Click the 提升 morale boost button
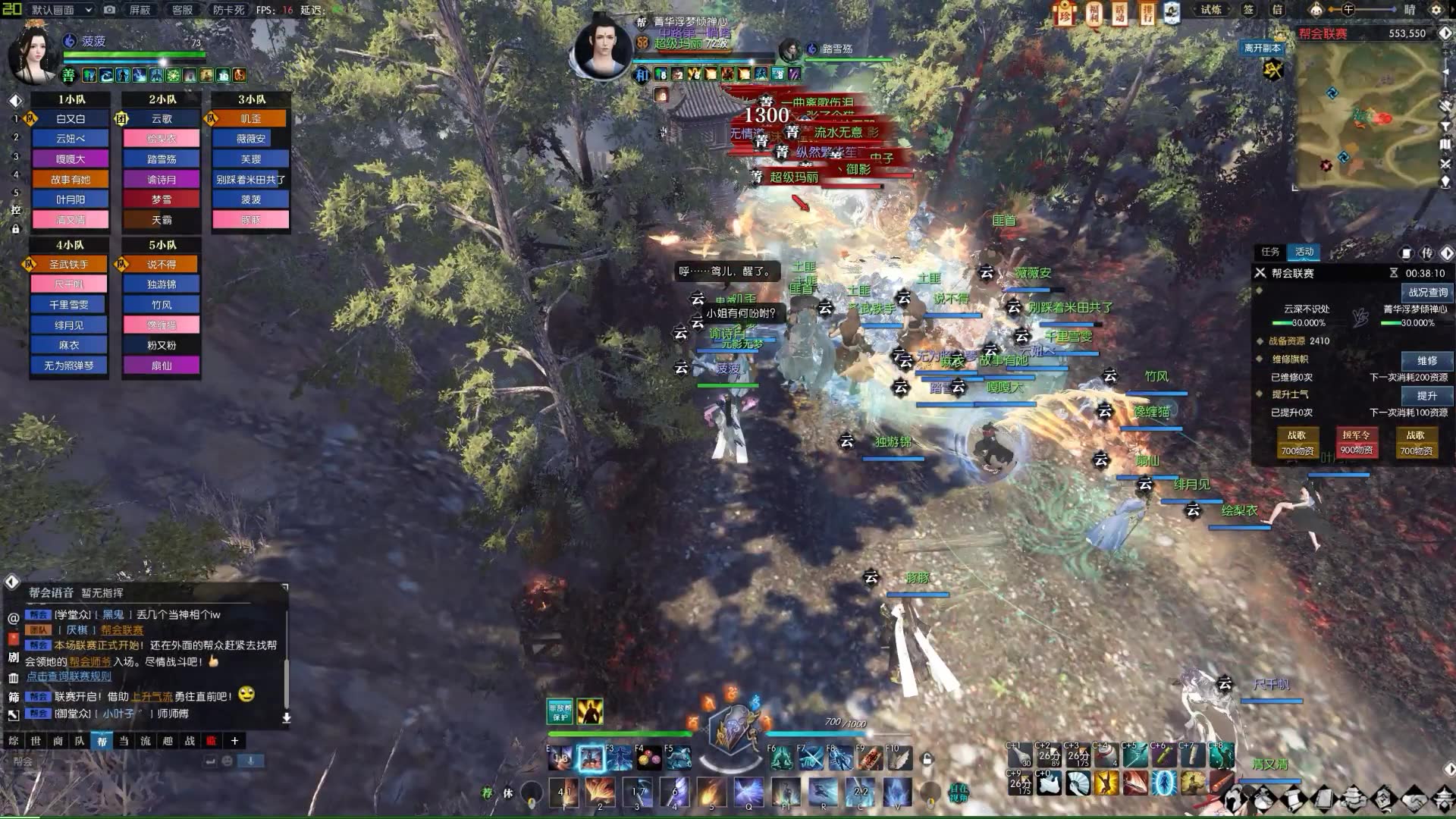The height and width of the screenshot is (819, 1456). click(x=1427, y=395)
